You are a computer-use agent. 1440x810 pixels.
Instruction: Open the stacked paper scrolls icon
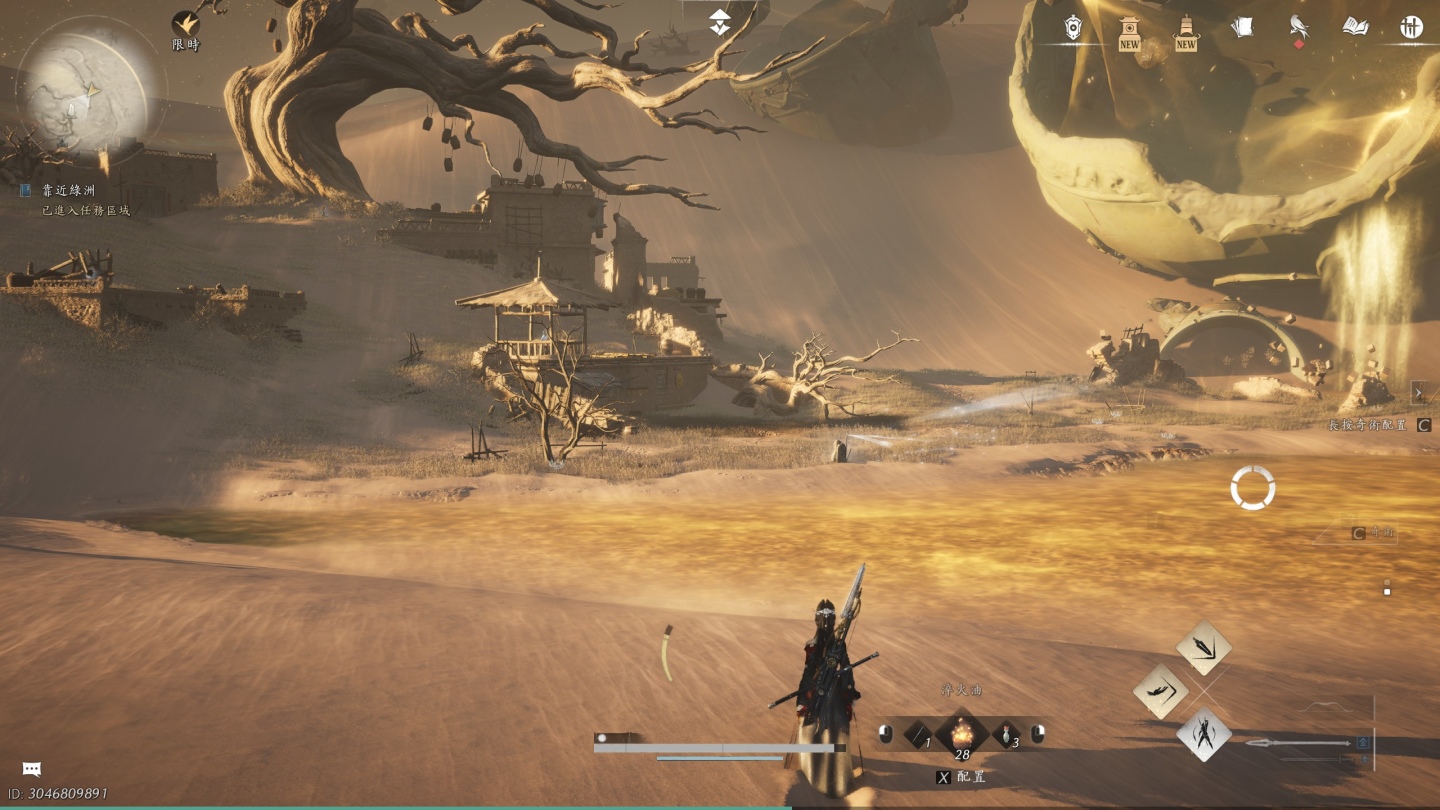tap(1242, 28)
